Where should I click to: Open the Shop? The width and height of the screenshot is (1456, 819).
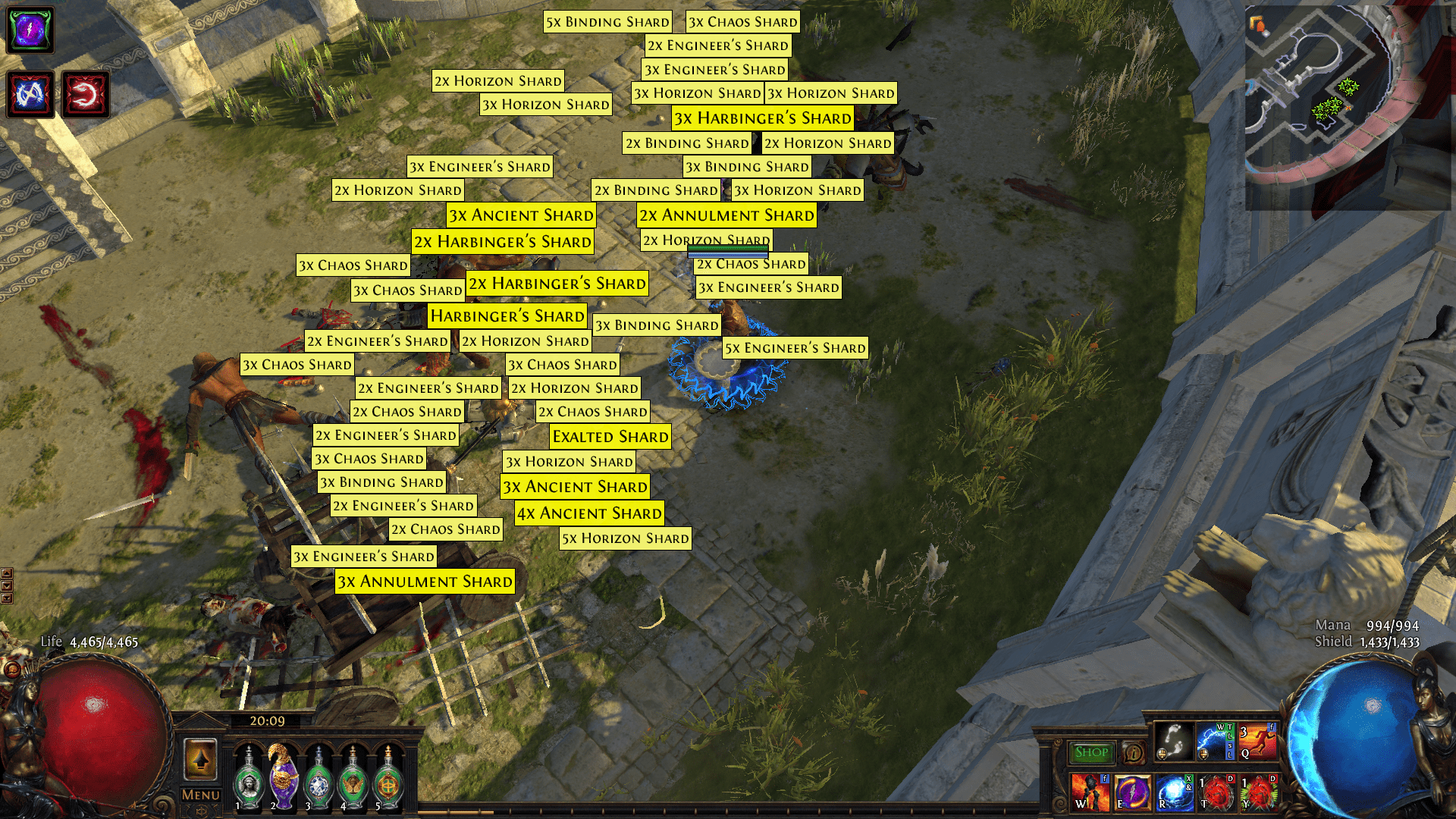1091,751
